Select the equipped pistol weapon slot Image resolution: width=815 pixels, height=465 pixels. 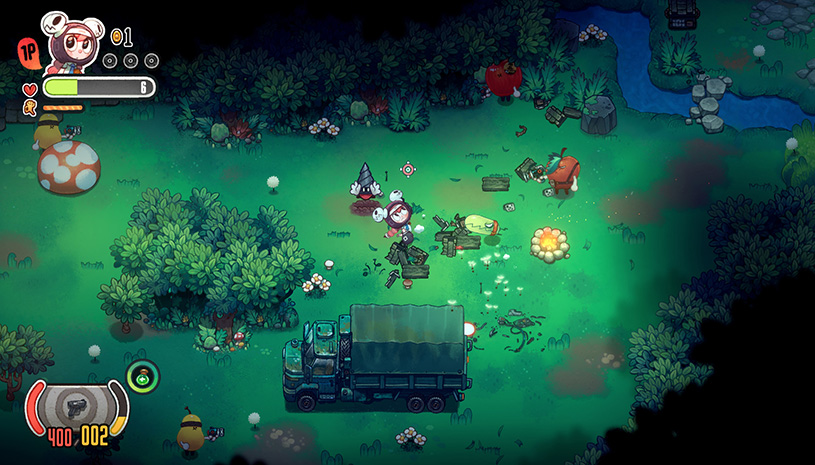coord(77,407)
